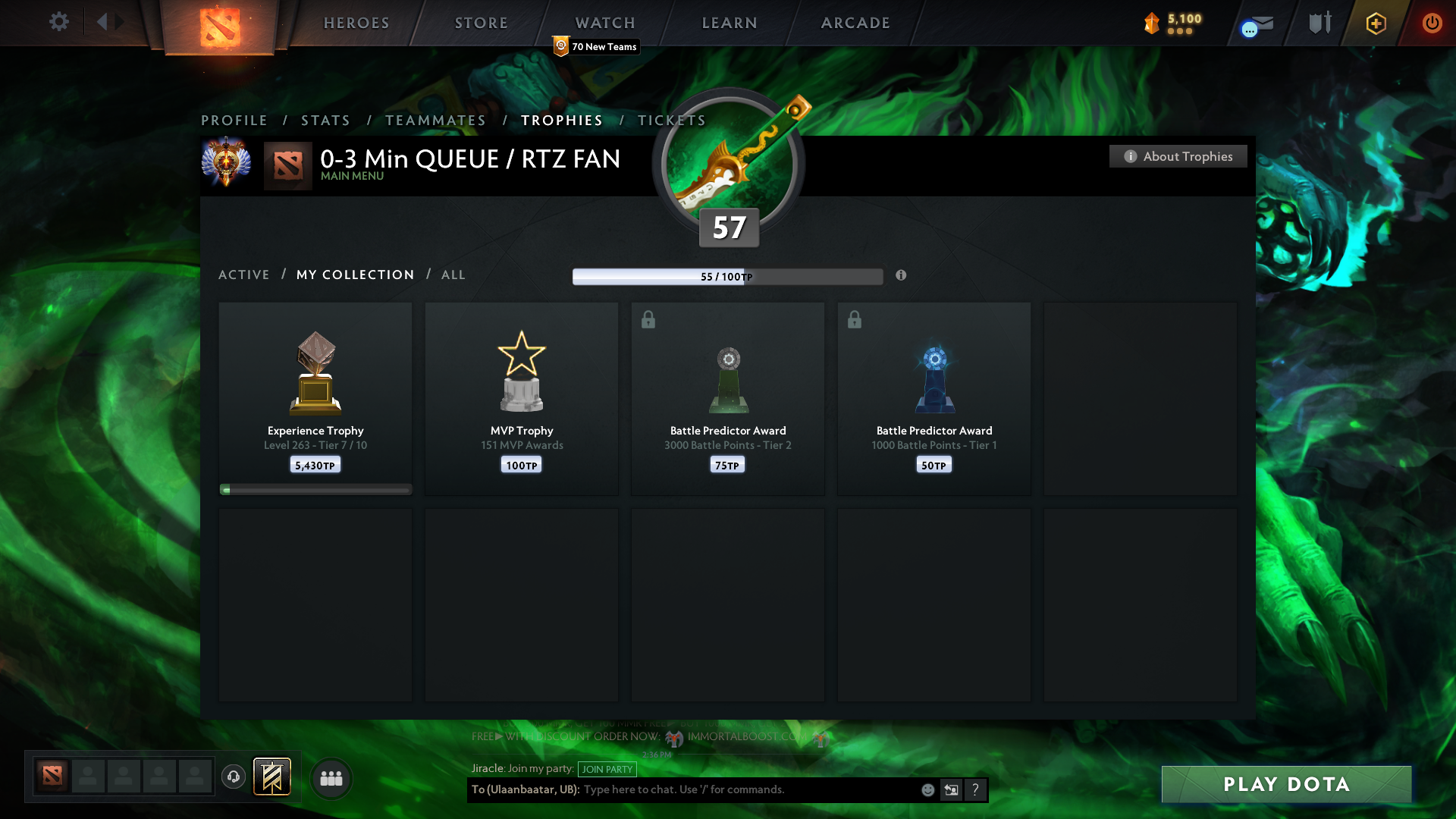Switch to the TICKETS tab
Viewport: 1456px width, 819px height.
tap(671, 120)
